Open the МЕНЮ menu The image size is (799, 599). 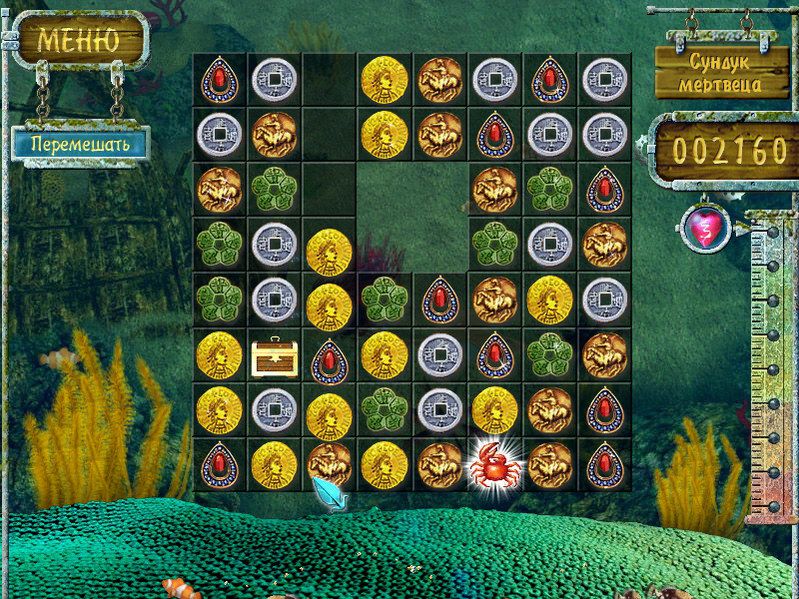coord(78,40)
